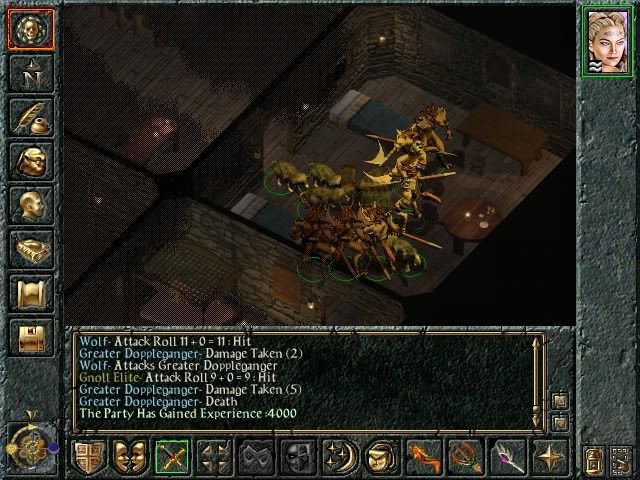This screenshot has width=640, height=480.
Task: Use the crescent moon and stars ability
Action: [x=341, y=459]
